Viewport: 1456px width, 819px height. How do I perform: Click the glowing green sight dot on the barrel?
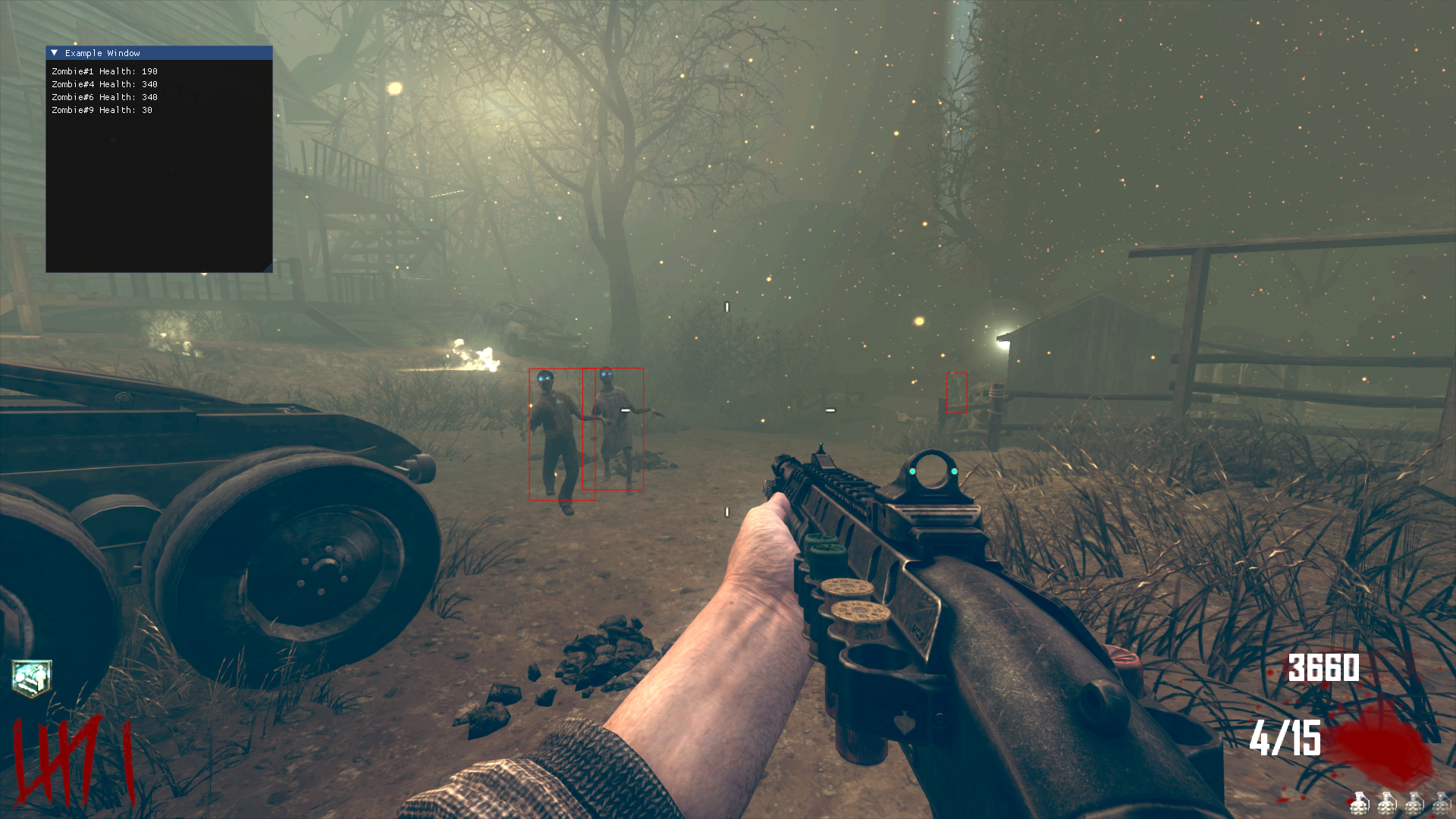pos(821,444)
